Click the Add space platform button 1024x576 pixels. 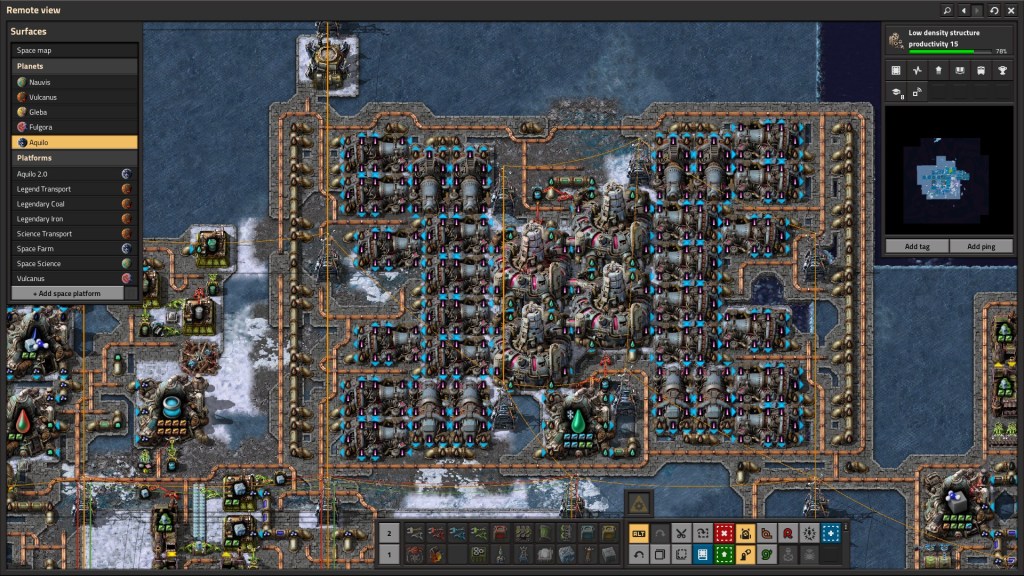[x=68, y=293]
